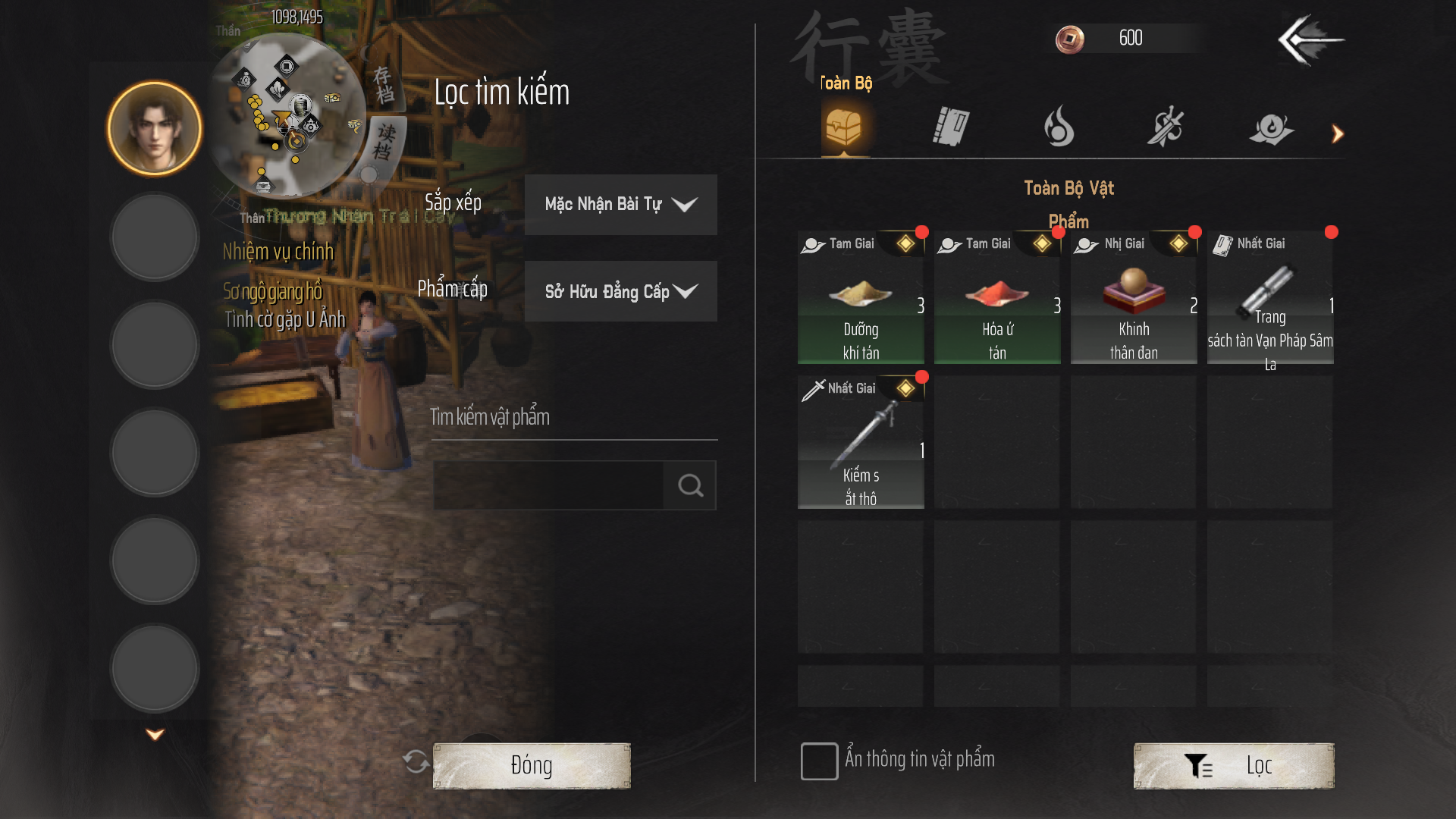Click the magnifier search icon

tap(689, 485)
